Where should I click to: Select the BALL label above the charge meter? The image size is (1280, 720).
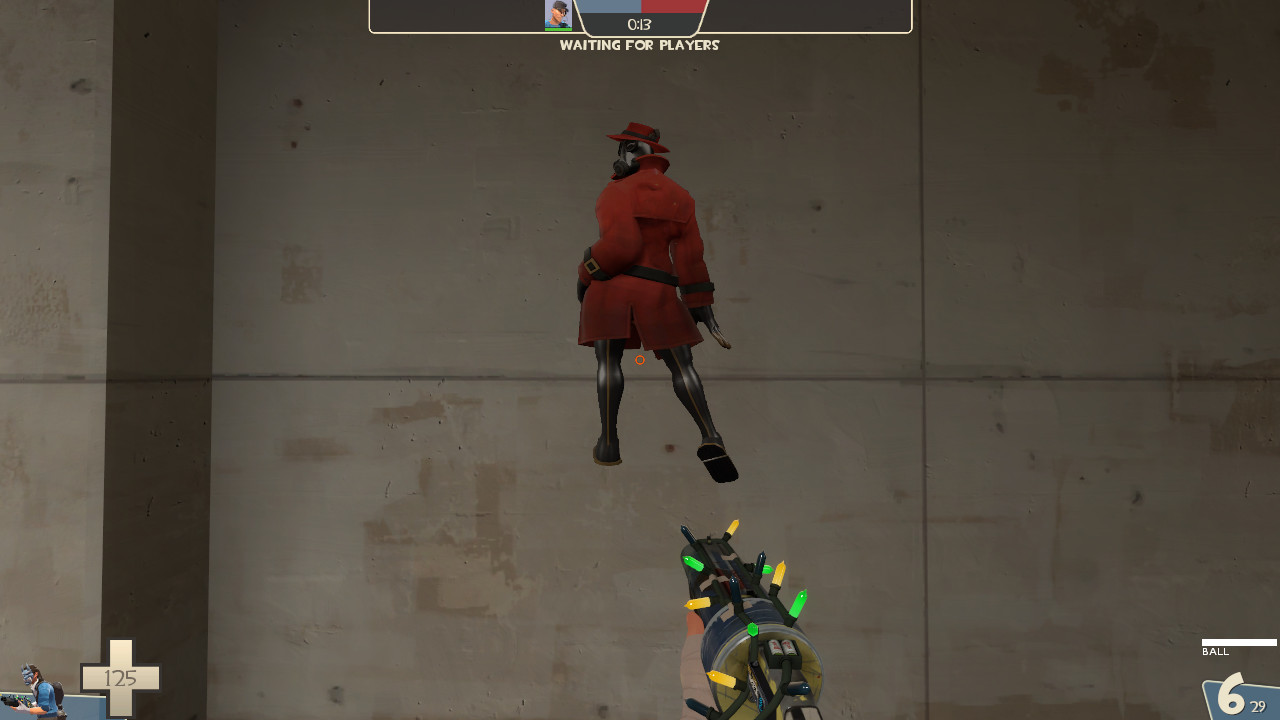[x=1216, y=651]
